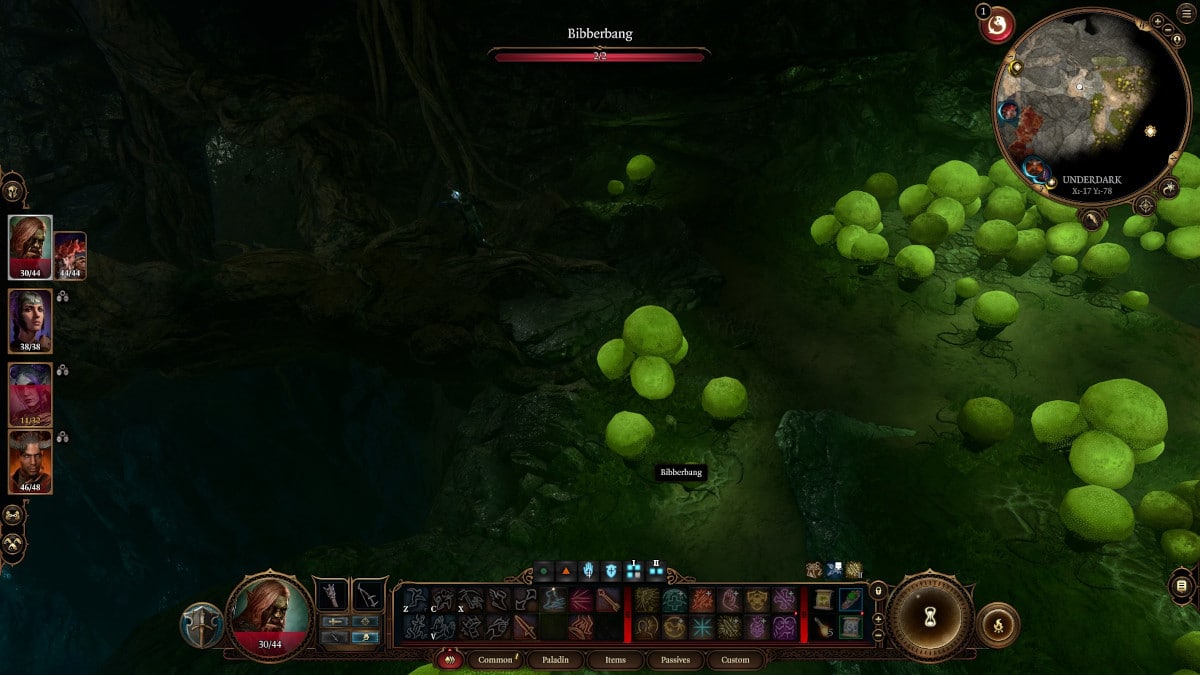Click the red notification icon numbered 1
The image size is (1200, 675).
[996, 25]
